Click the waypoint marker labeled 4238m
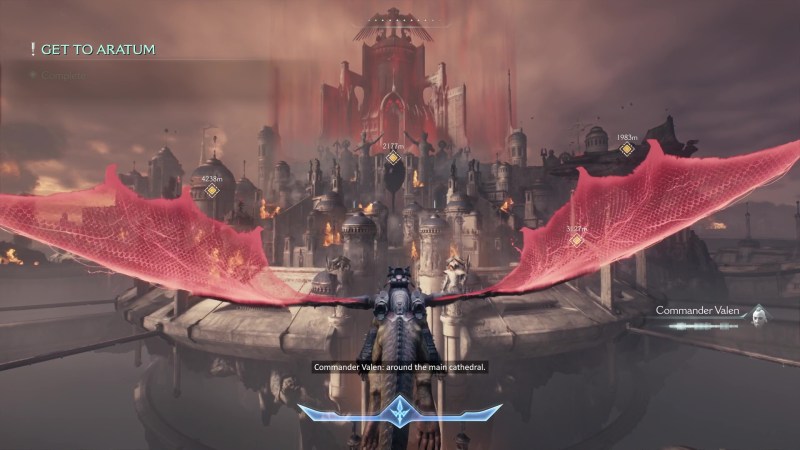Viewport: 800px width, 450px height. (x=212, y=190)
